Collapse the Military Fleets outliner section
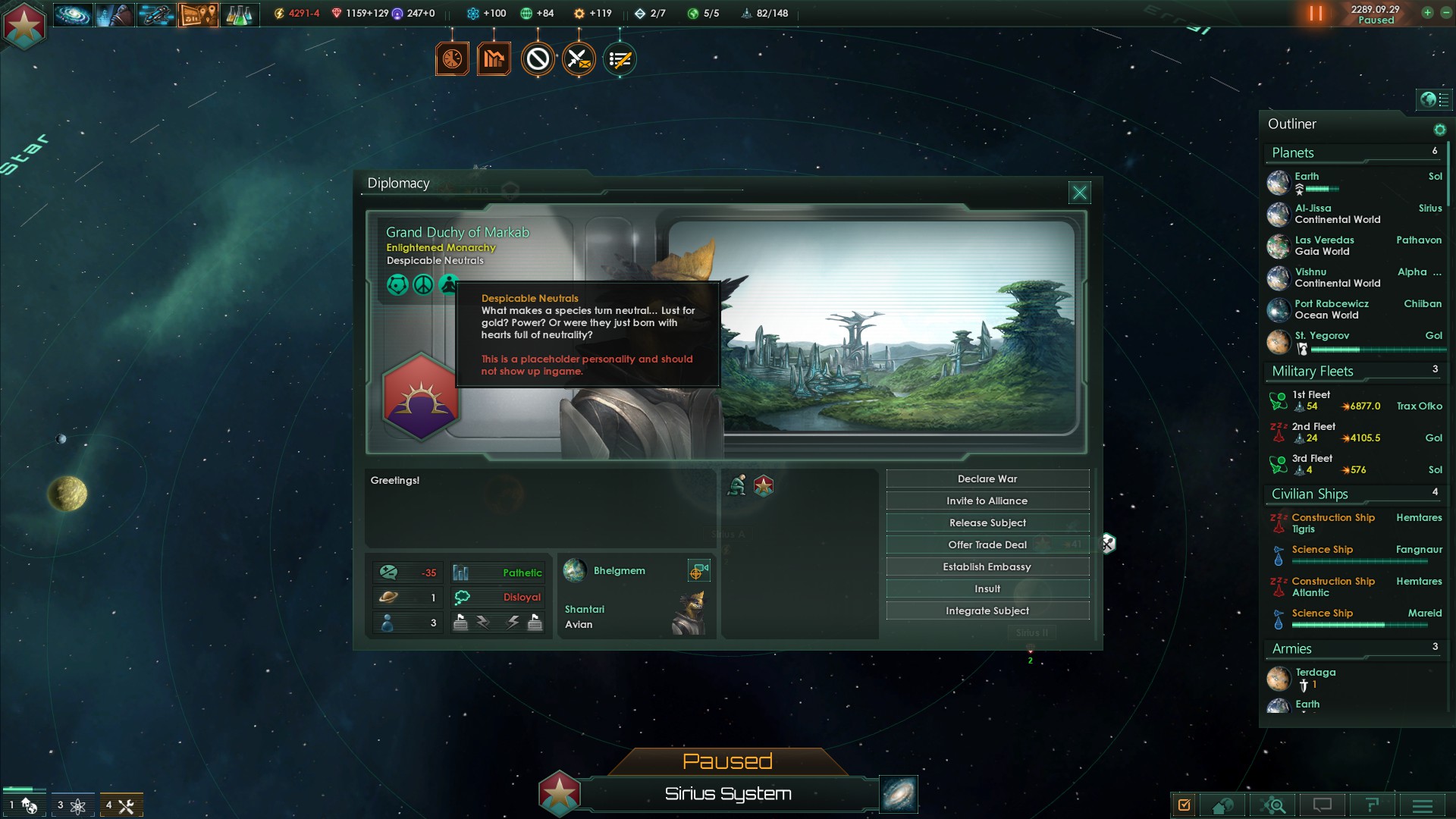 [x=1313, y=372]
